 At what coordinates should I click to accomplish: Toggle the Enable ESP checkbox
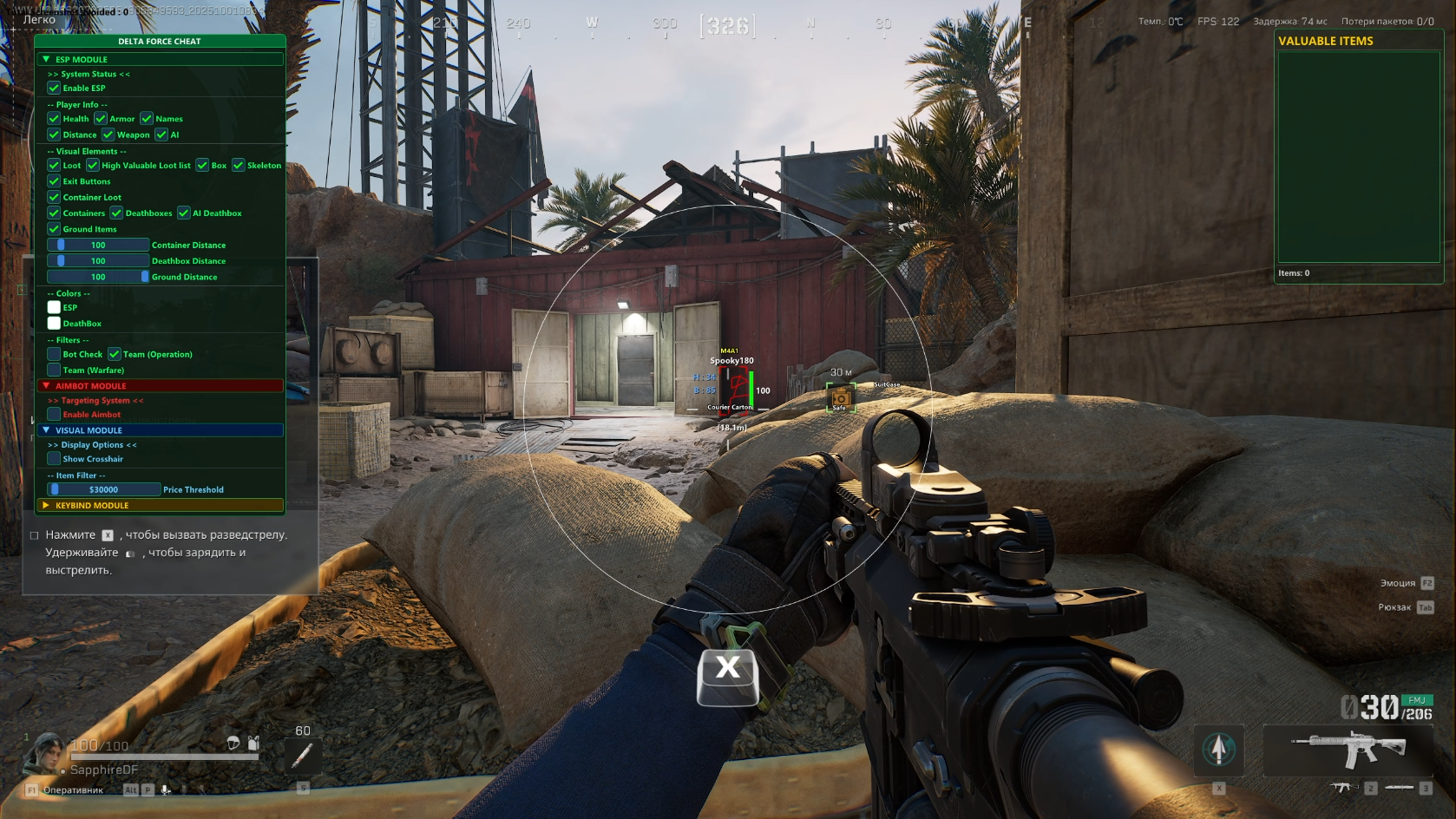pos(54,88)
